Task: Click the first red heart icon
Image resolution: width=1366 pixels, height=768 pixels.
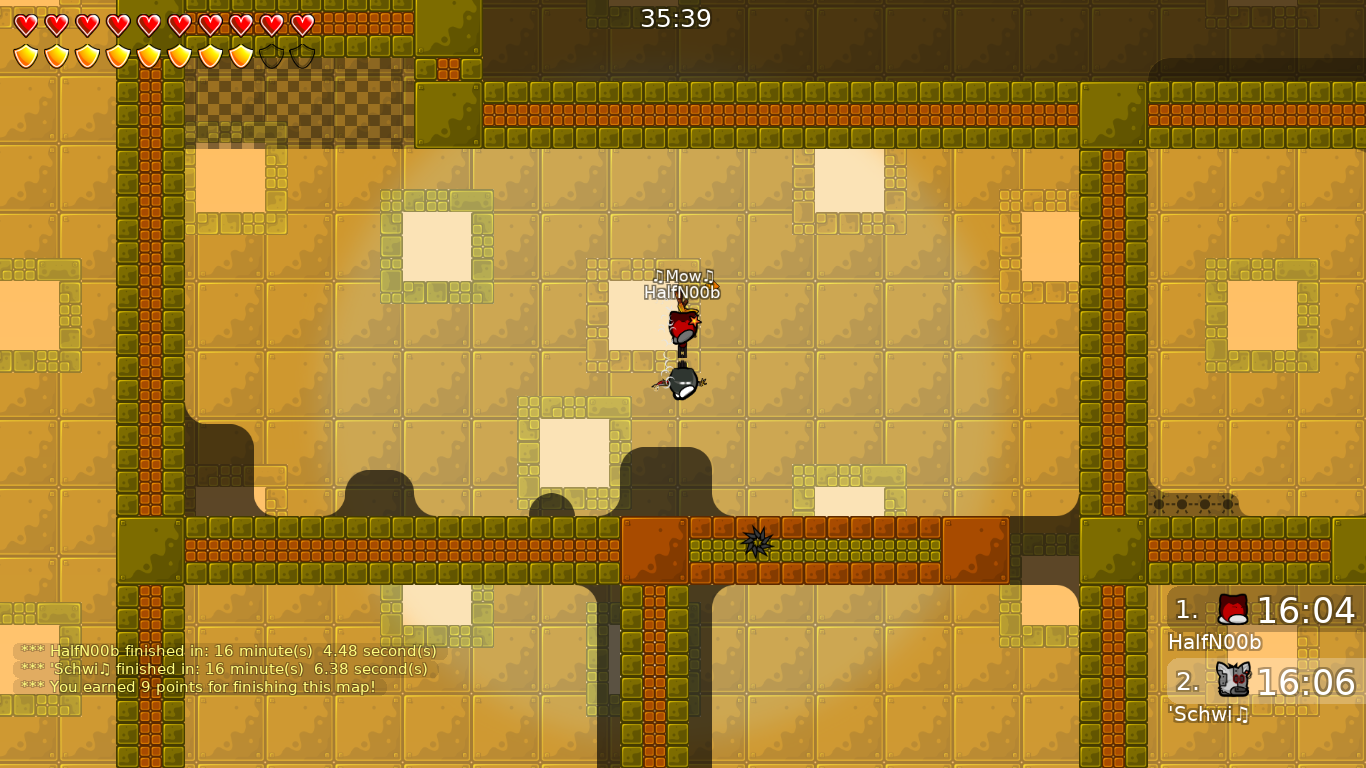Action: pos(25,24)
